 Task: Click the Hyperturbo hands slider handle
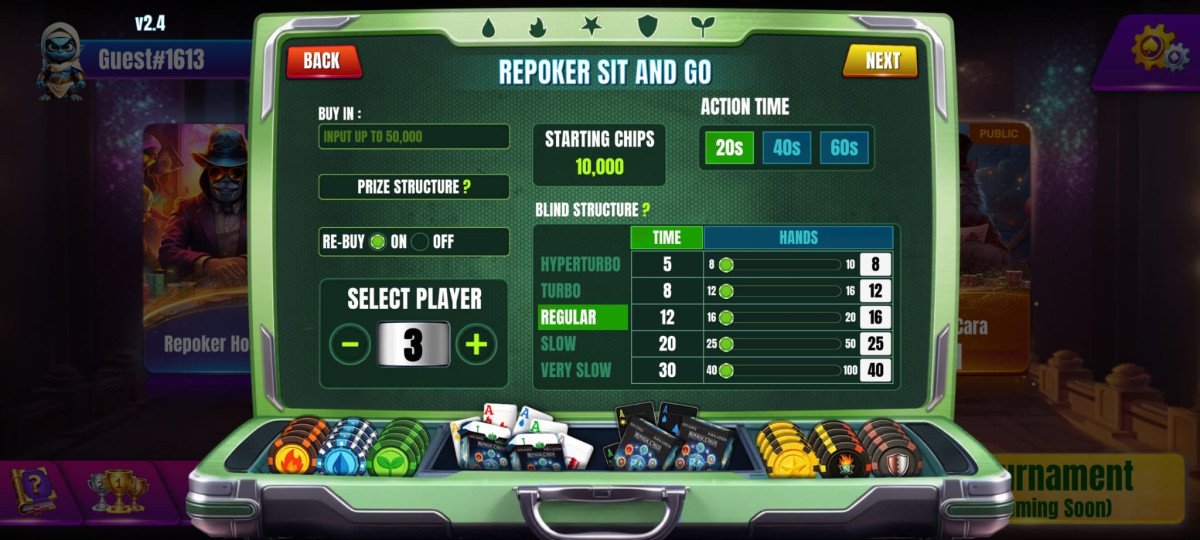(727, 265)
